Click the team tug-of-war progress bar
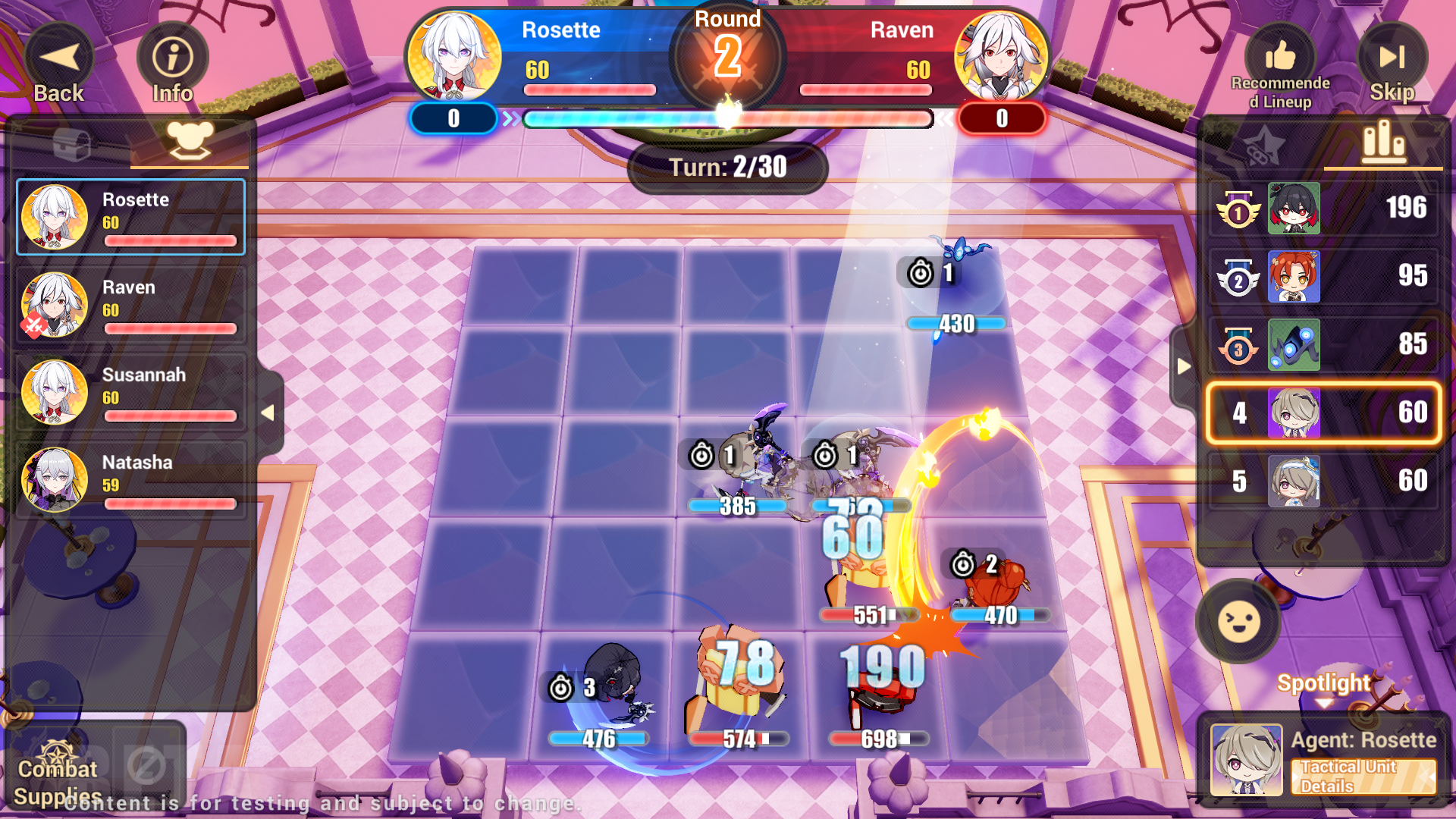This screenshot has width=1456, height=819. pos(728,118)
